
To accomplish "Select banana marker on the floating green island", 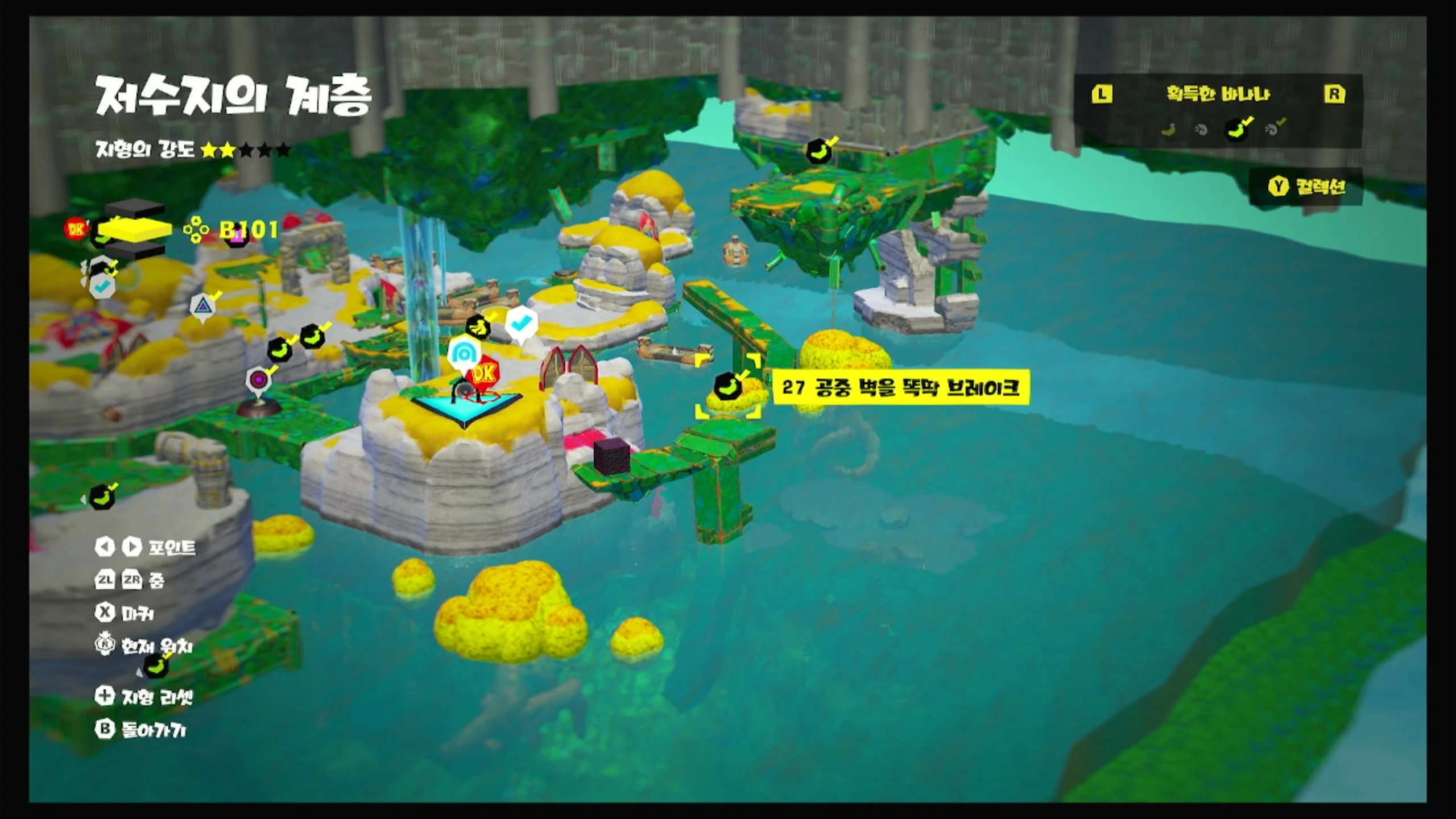I will point(819,151).
